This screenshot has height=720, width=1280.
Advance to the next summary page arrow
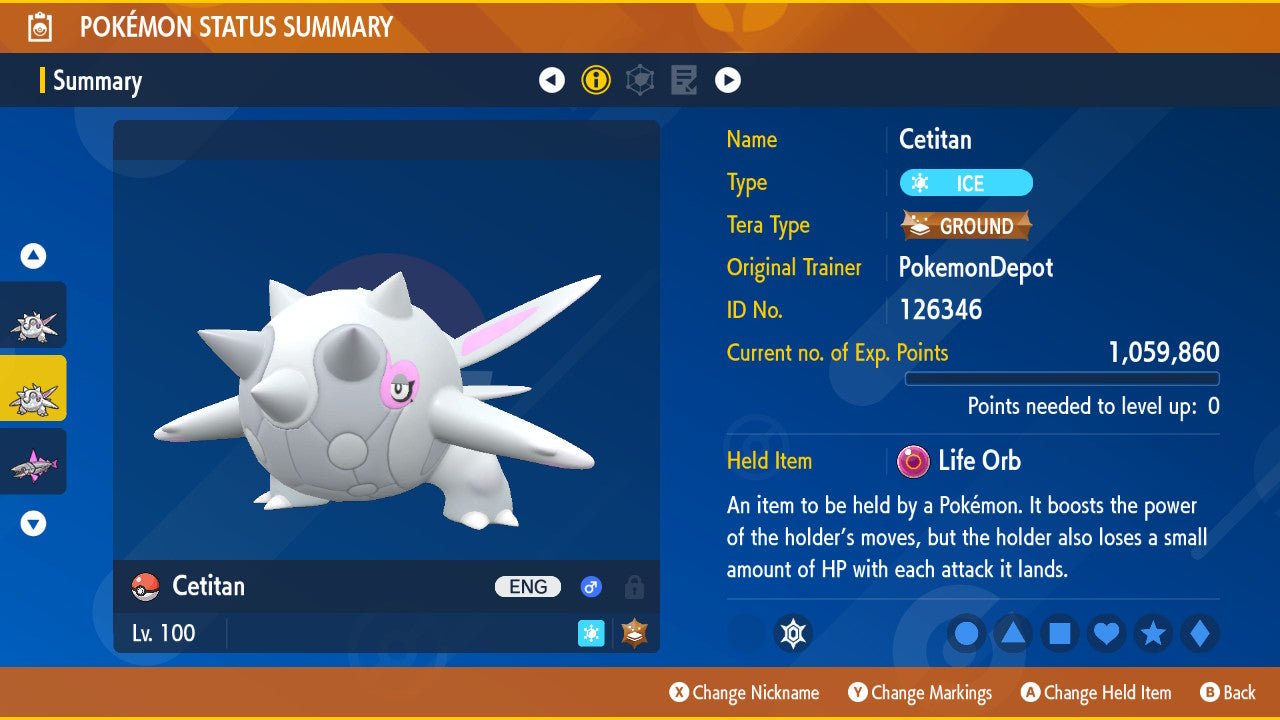click(728, 80)
